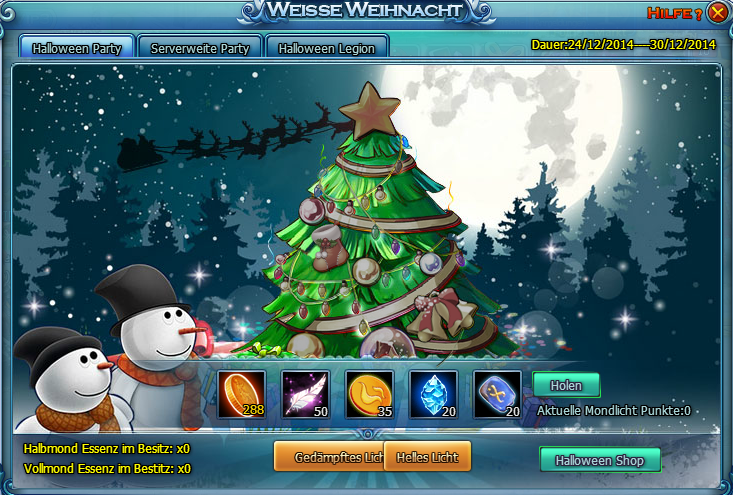Inspect the white feather reward icon

pyautogui.click(x=306, y=394)
